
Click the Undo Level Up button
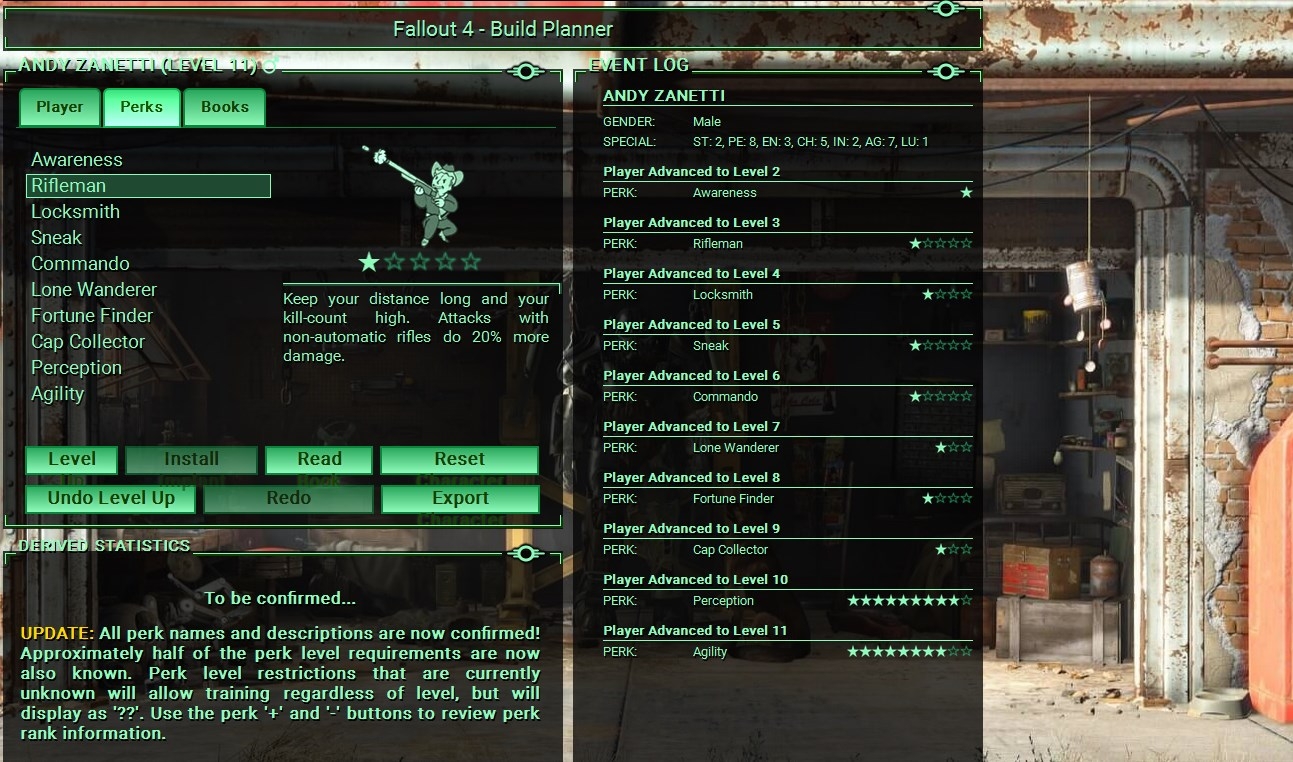click(x=109, y=498)
